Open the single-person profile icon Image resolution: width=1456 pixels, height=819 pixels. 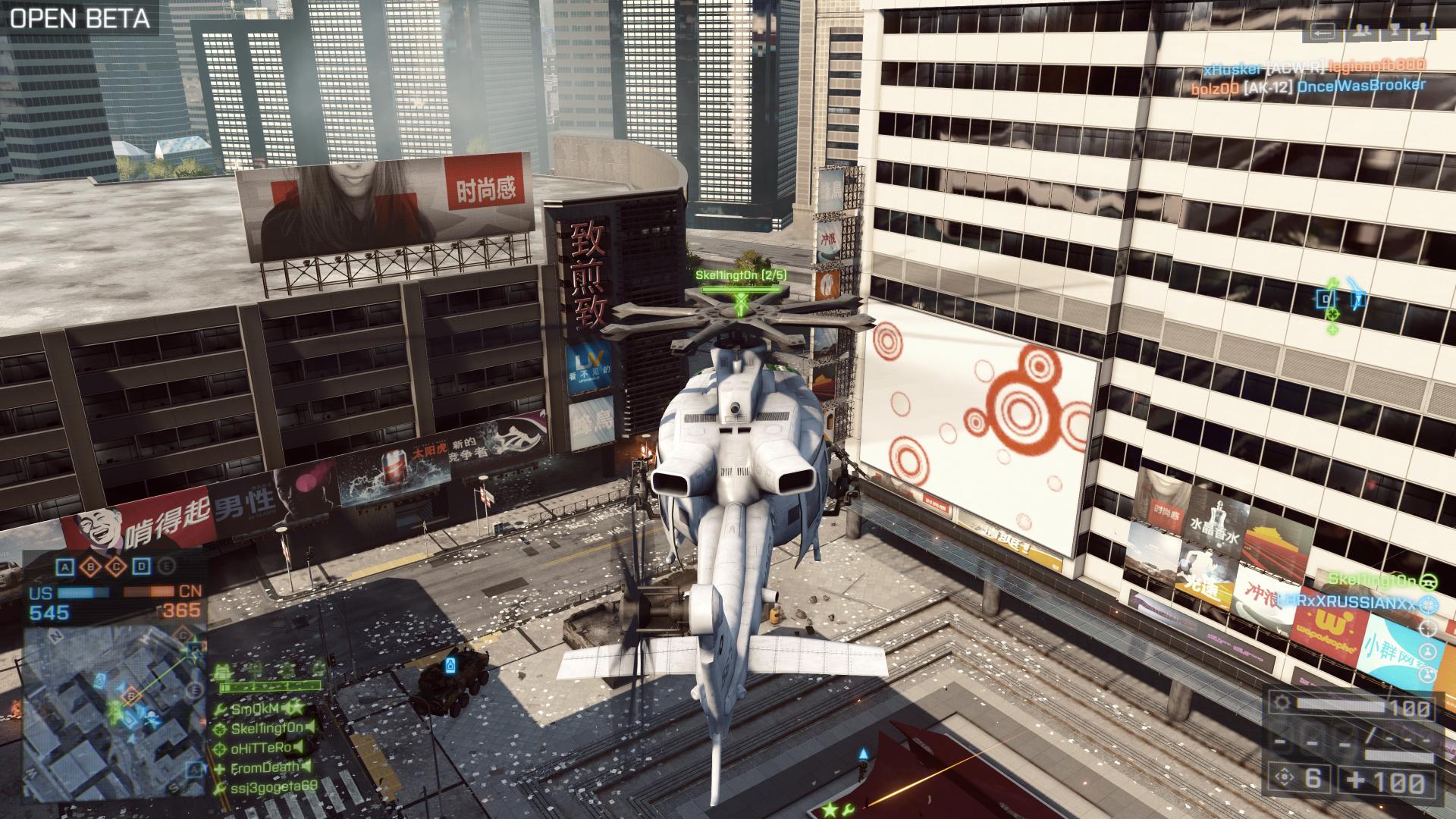[1423, 32]
